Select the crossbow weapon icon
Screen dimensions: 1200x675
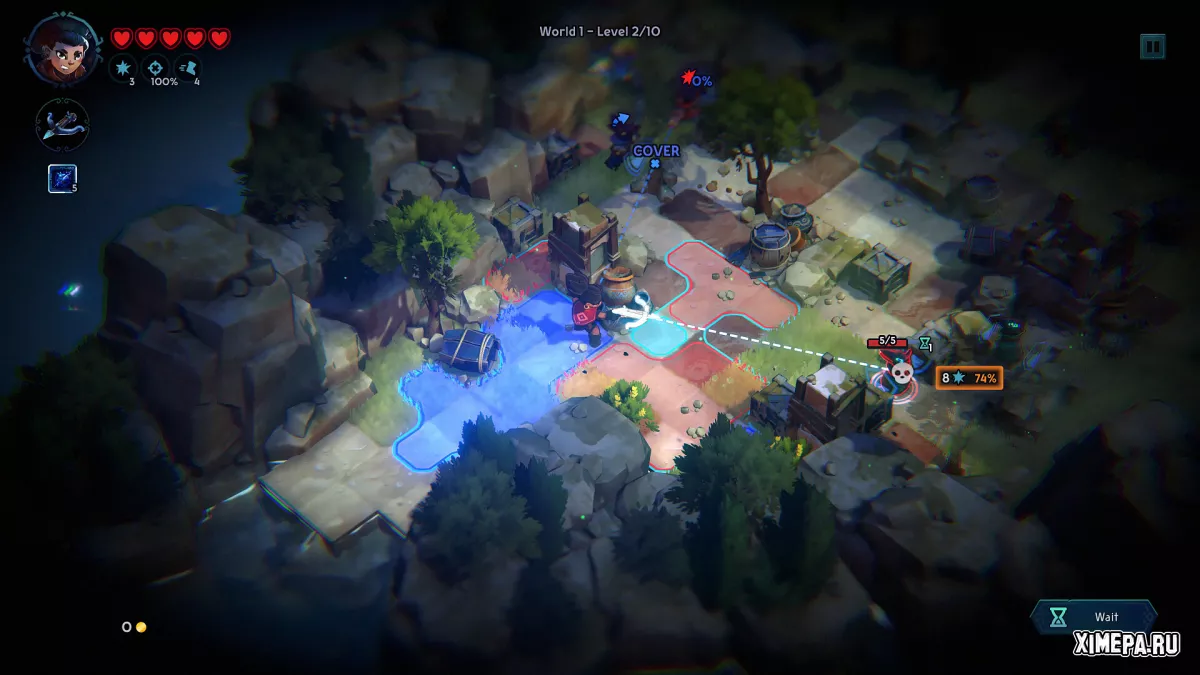pos(63,125)
